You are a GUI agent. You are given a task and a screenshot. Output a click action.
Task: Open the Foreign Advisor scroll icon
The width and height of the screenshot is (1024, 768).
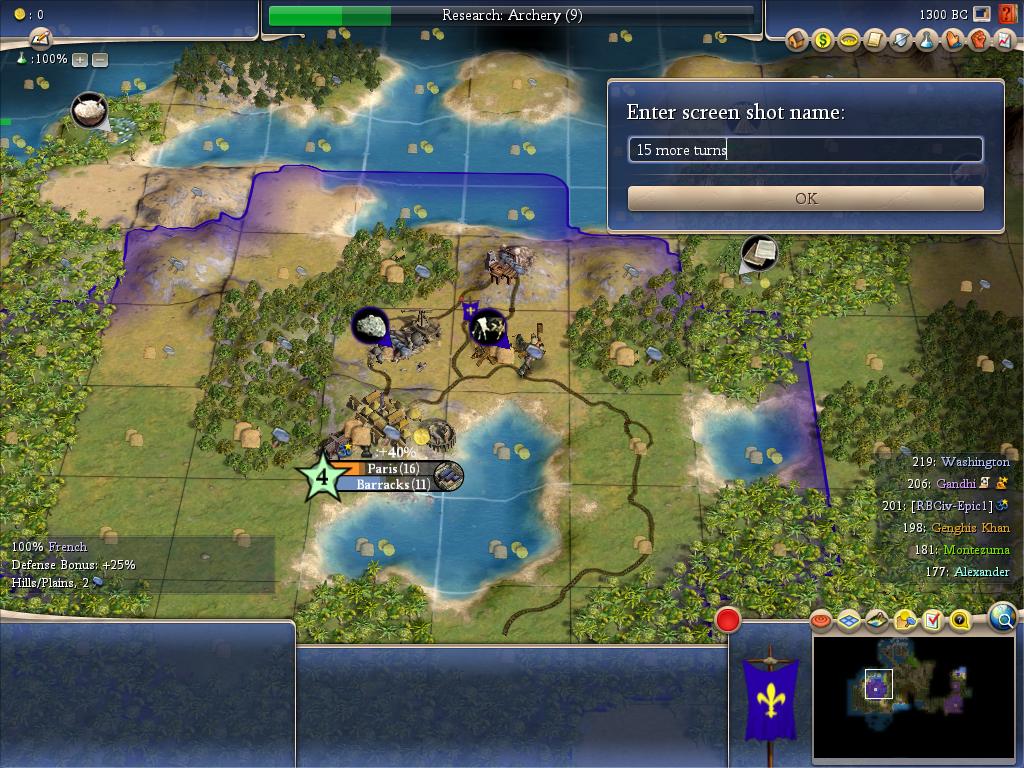(x=875, y=40)
